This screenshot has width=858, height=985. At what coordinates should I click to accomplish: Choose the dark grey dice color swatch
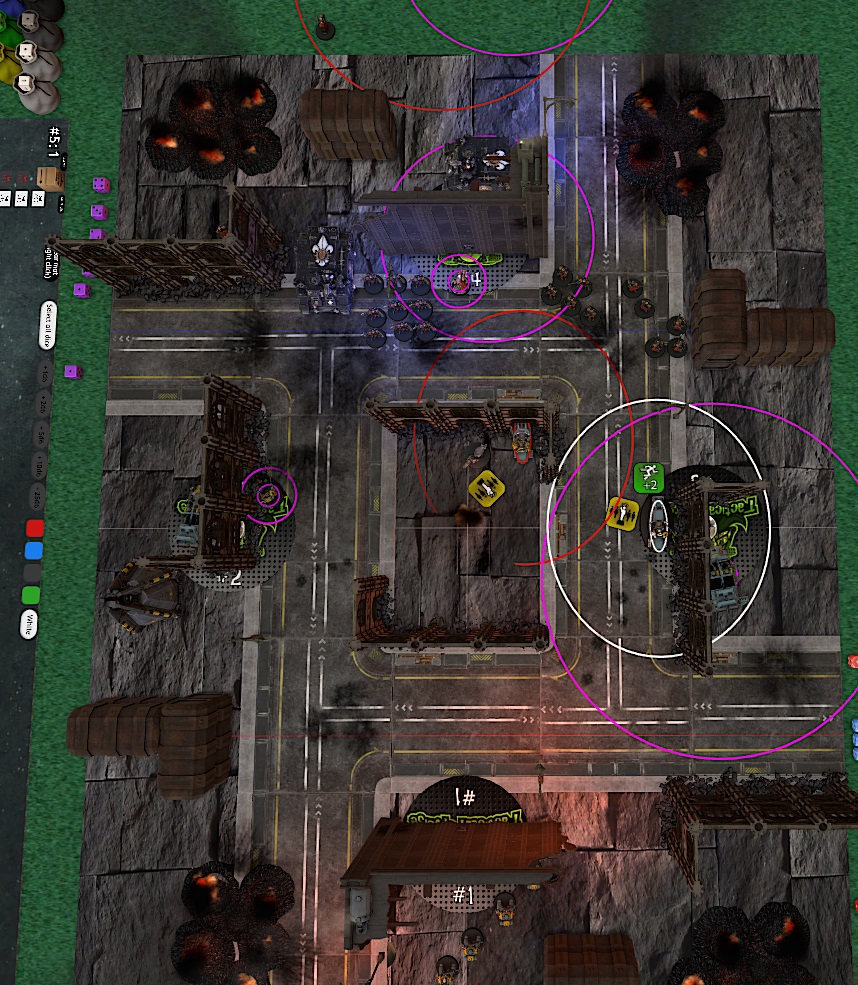point(33,572)
